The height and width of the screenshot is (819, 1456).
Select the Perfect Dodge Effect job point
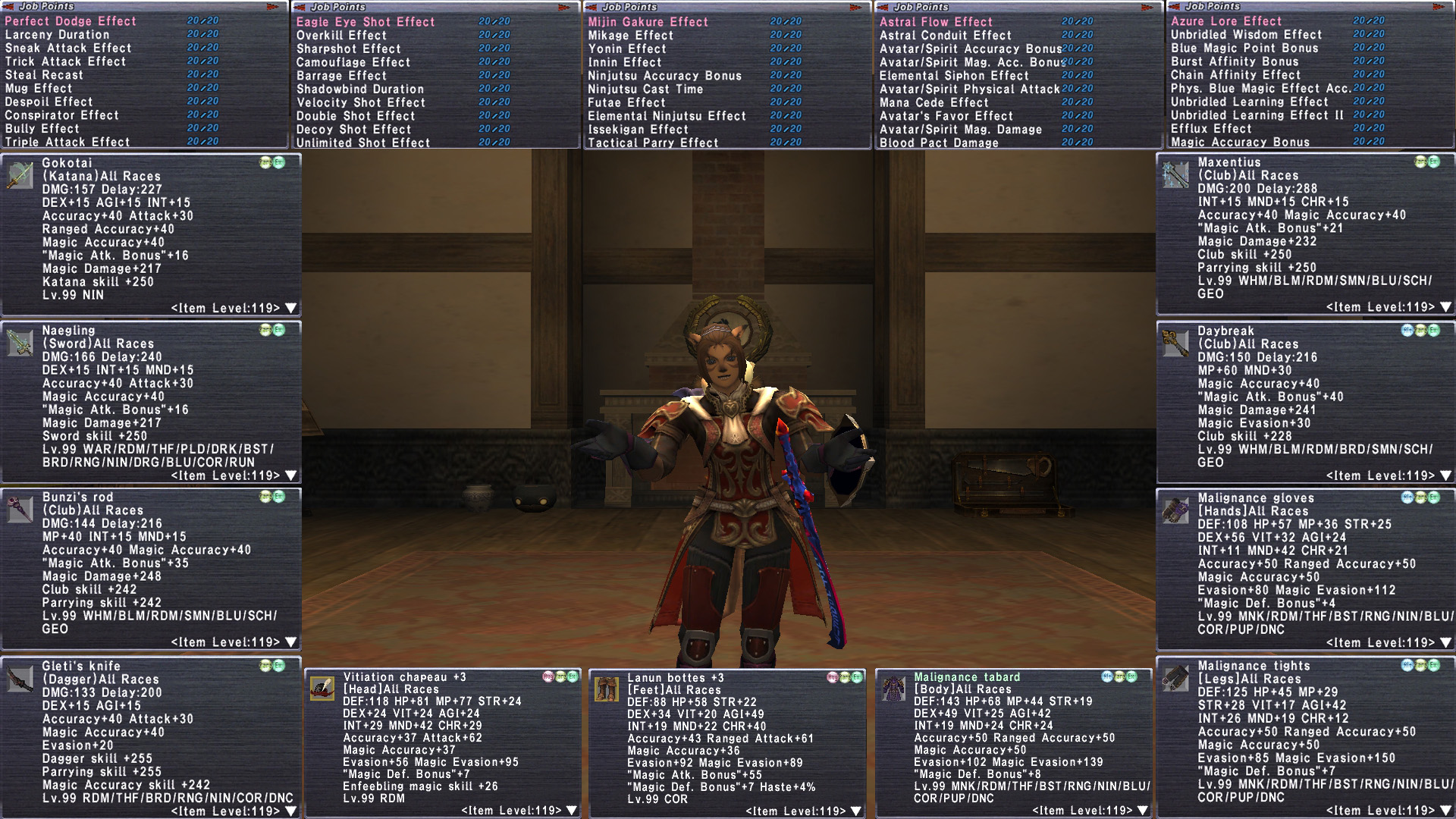click(71, 21)
